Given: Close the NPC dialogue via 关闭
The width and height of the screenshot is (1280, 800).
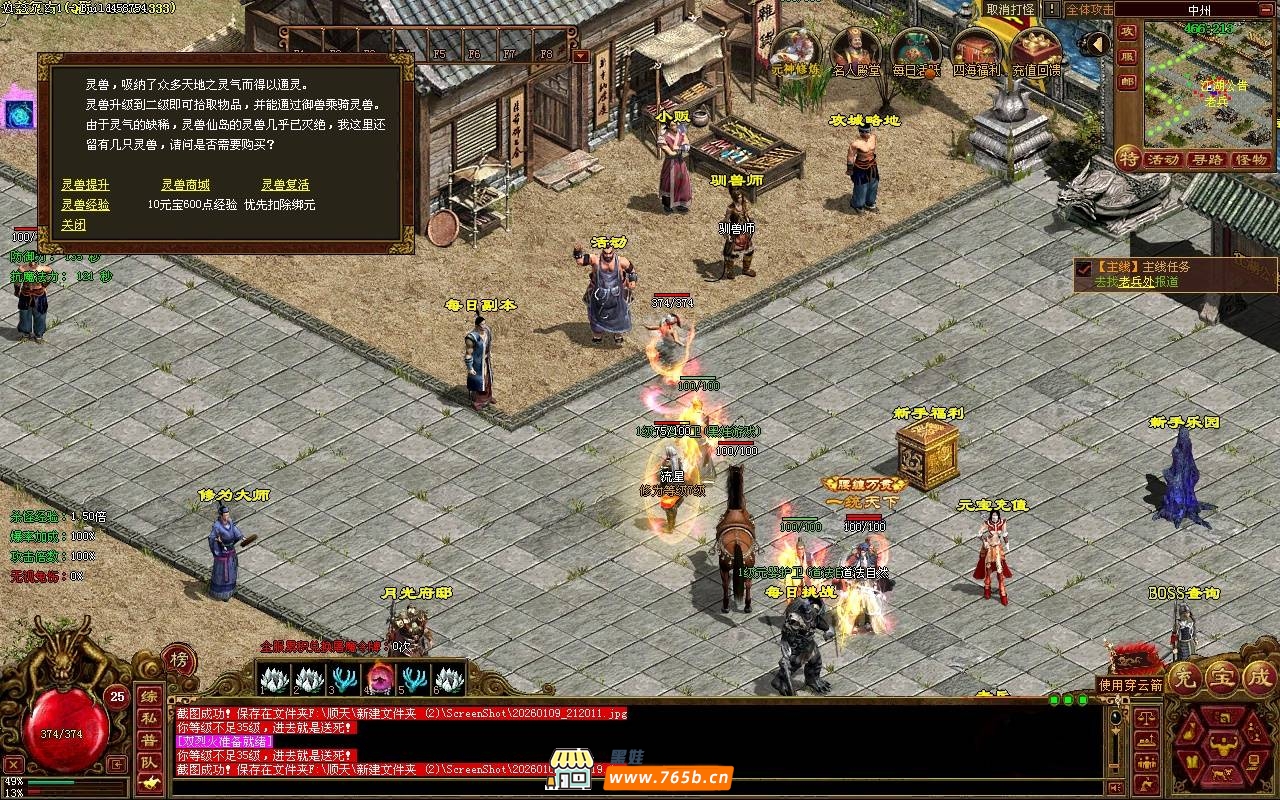Looking at the screenshot, I should click(73, 225).
